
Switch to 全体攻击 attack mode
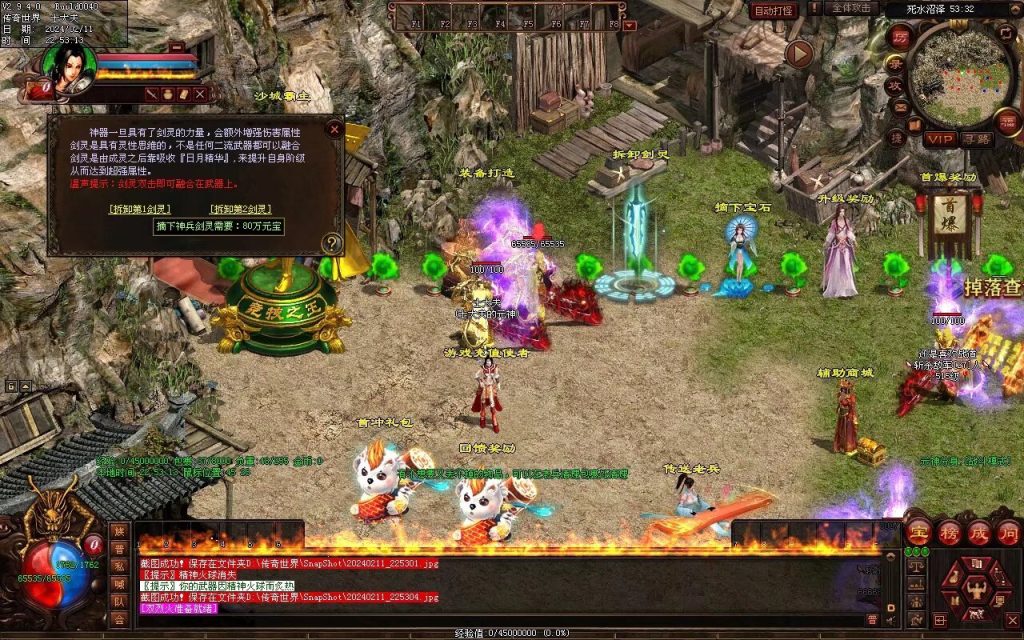coord(852,9)
